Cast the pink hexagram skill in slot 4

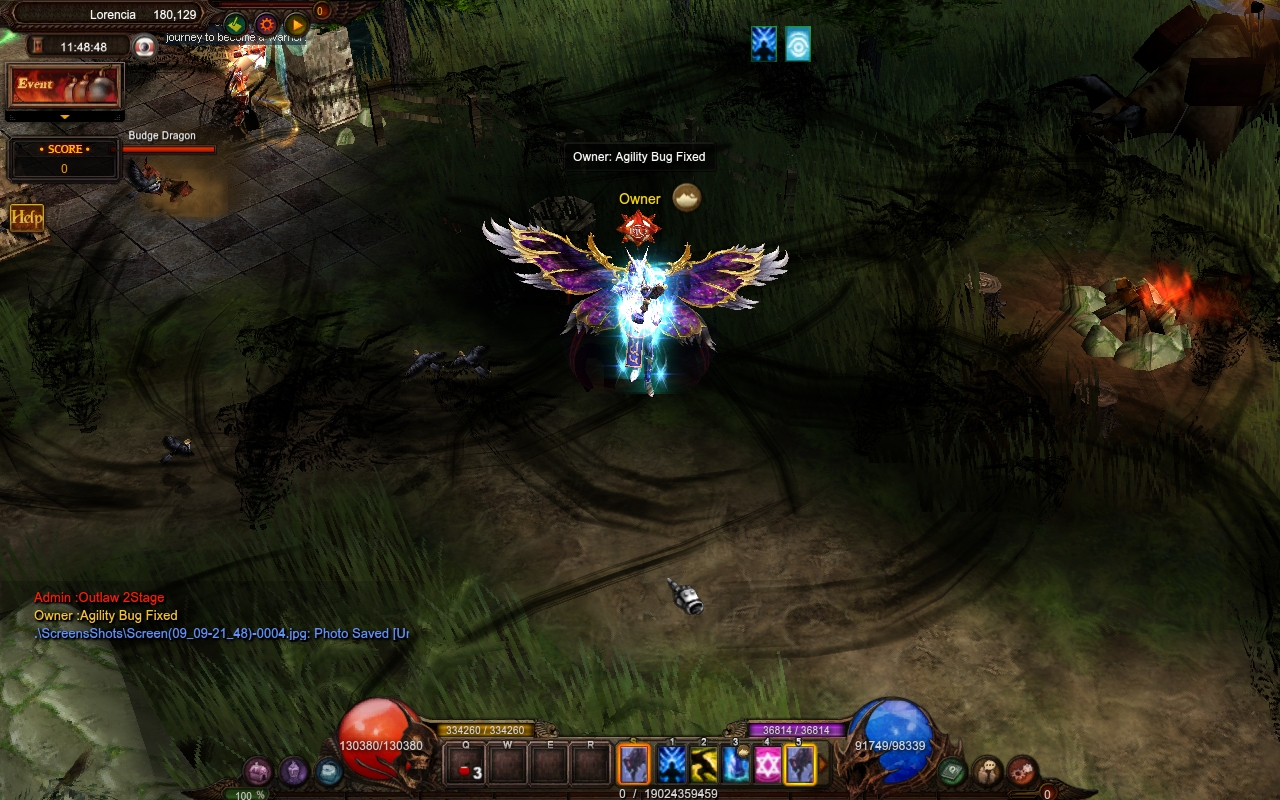click(x=768, y=765)
